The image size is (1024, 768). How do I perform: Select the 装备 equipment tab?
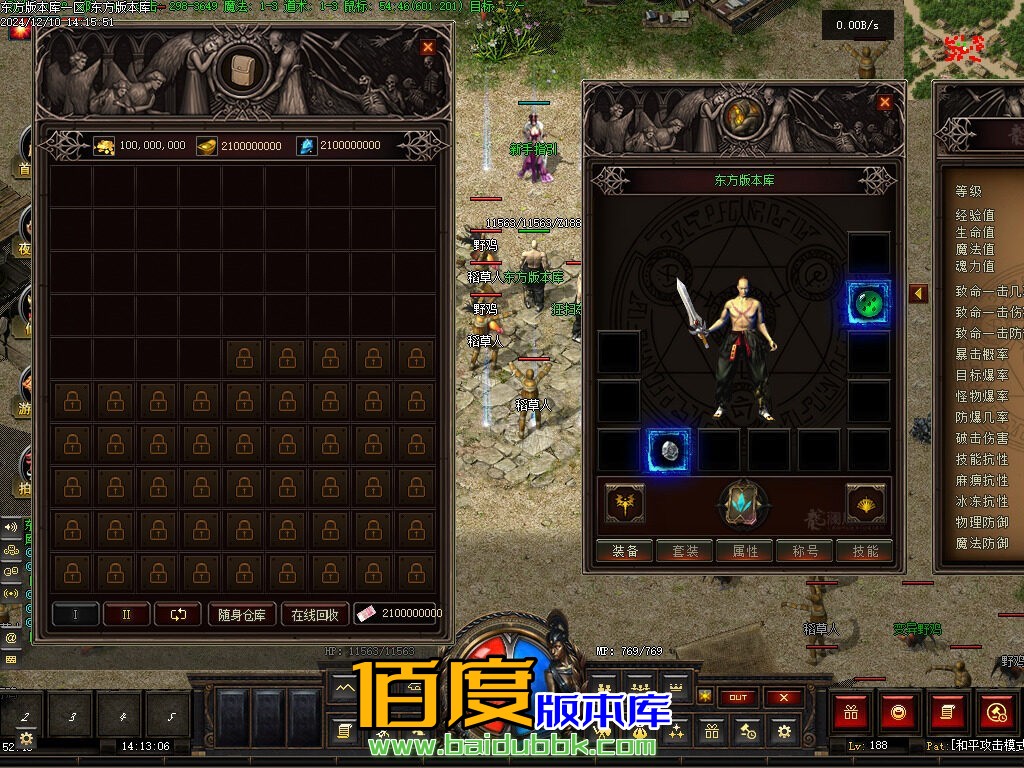tap(625, 551)
